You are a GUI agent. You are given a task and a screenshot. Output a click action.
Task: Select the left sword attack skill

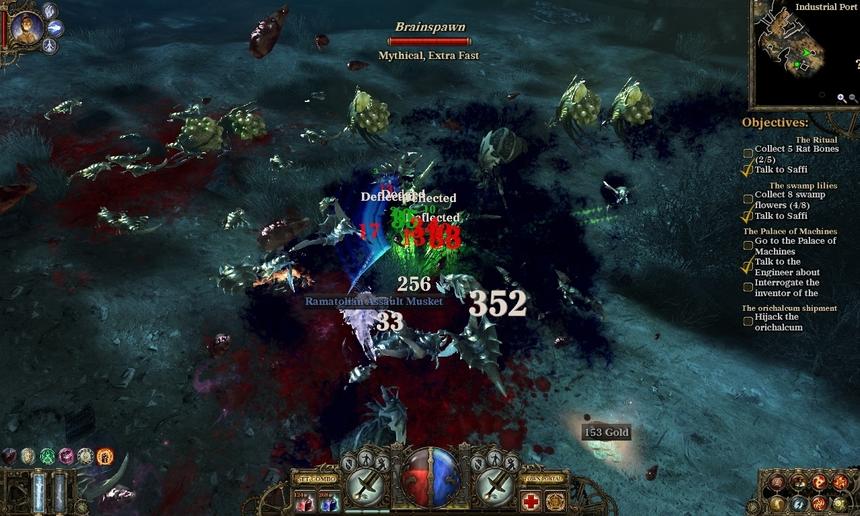click(366, 488)
